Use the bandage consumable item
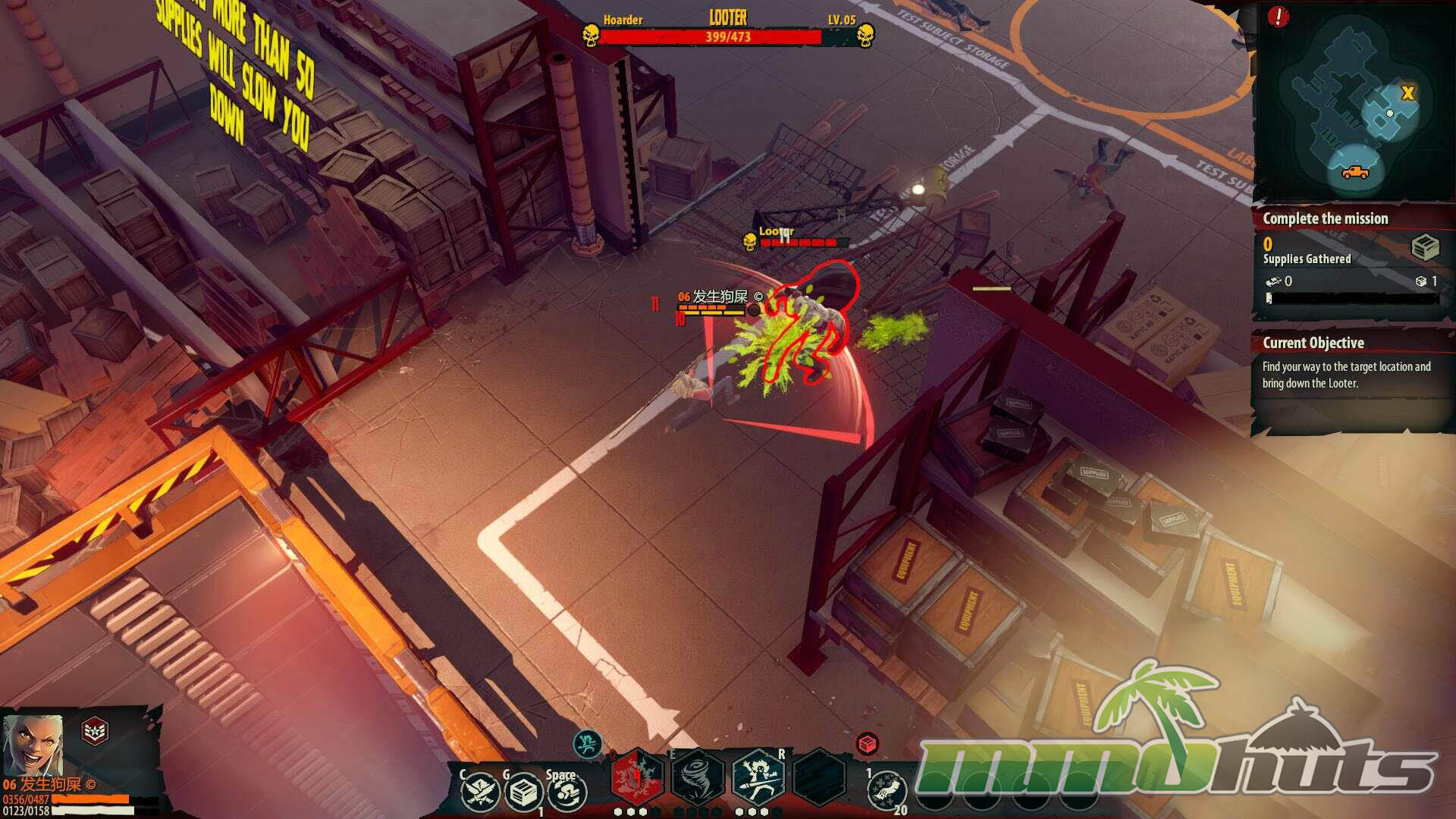The height and width of the screenshot is (819, 1456). pos(886,791)
